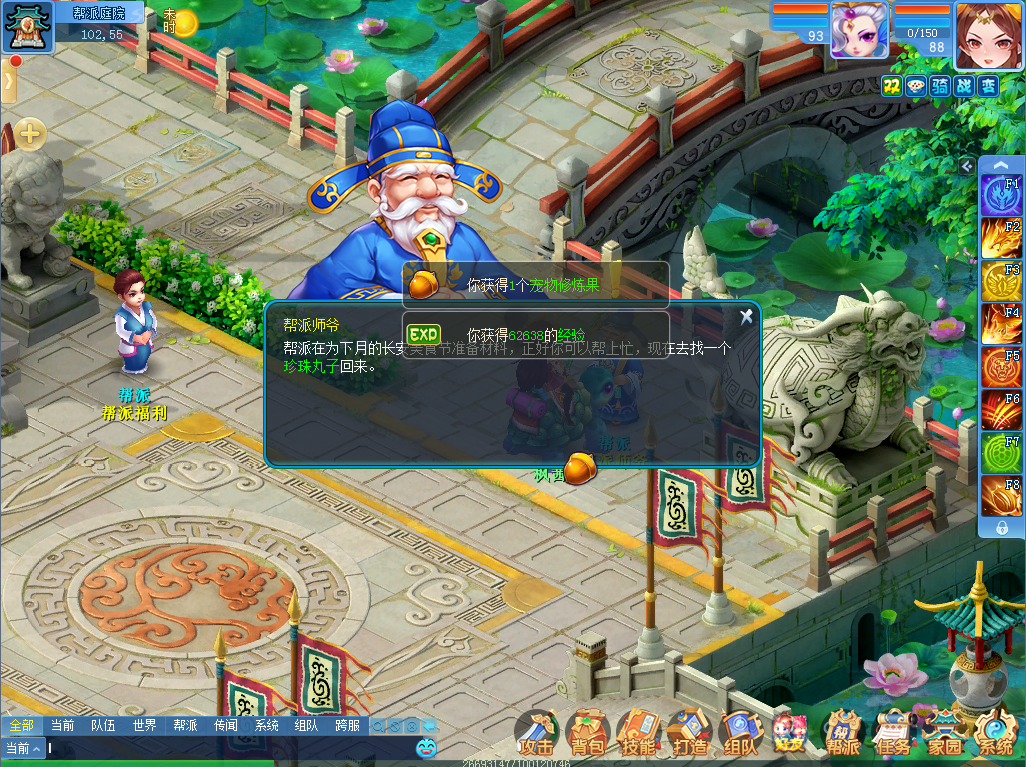
Task: Open the 组队 team menu
Action: click(x=740, y=735)
